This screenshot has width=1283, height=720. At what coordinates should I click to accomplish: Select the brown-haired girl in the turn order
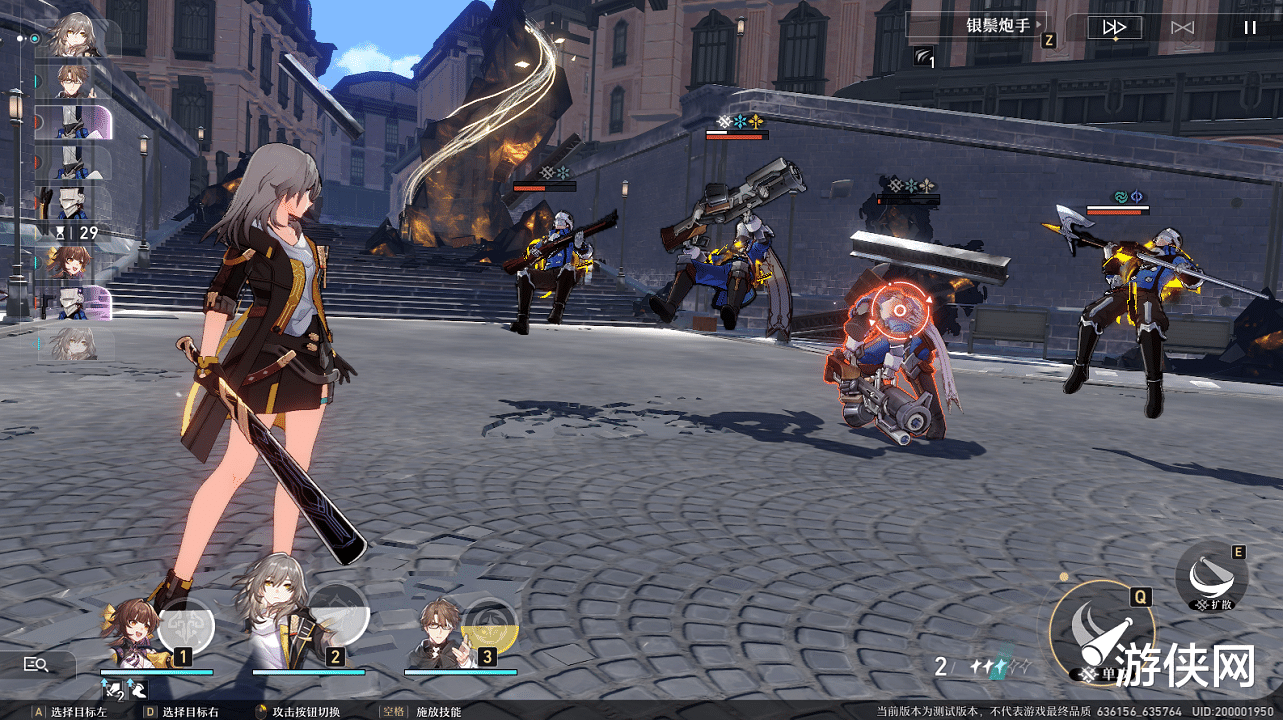(x=72, y=263)
